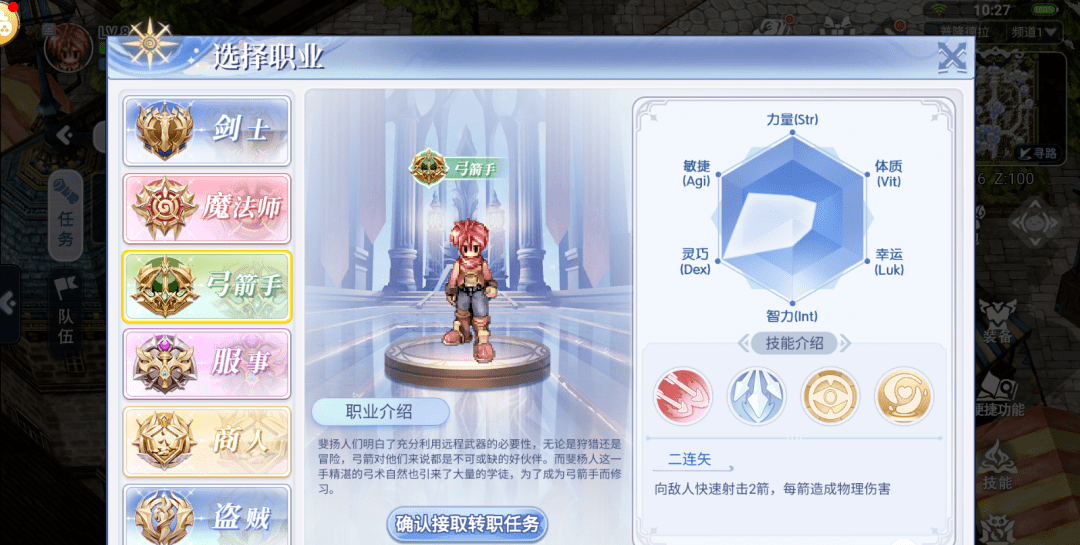Viewport: 1080px width, 545px height.
Task: Show the blue arrowhead skill description
Action: pyautogui.click(x=756, y=396)
